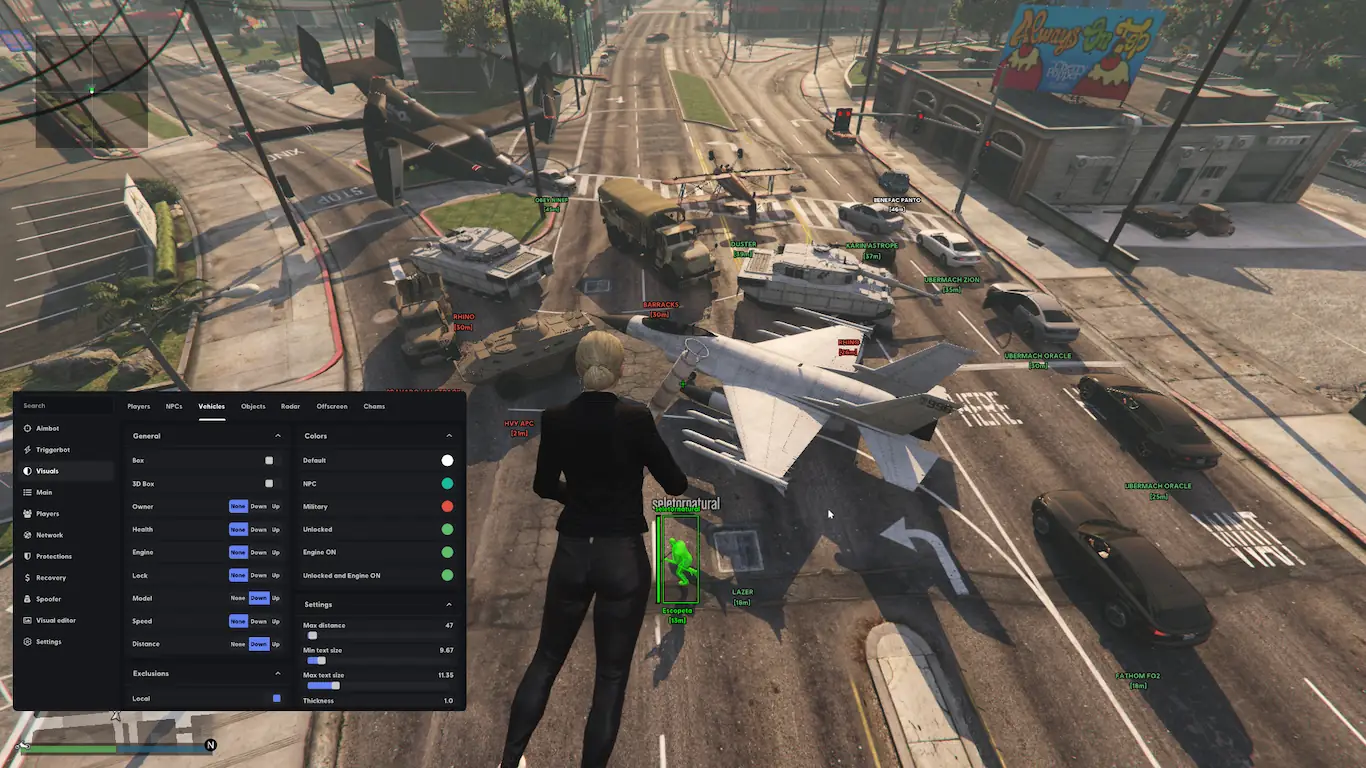
Task: Set Owner label position to Down
Action: (259, 507)
